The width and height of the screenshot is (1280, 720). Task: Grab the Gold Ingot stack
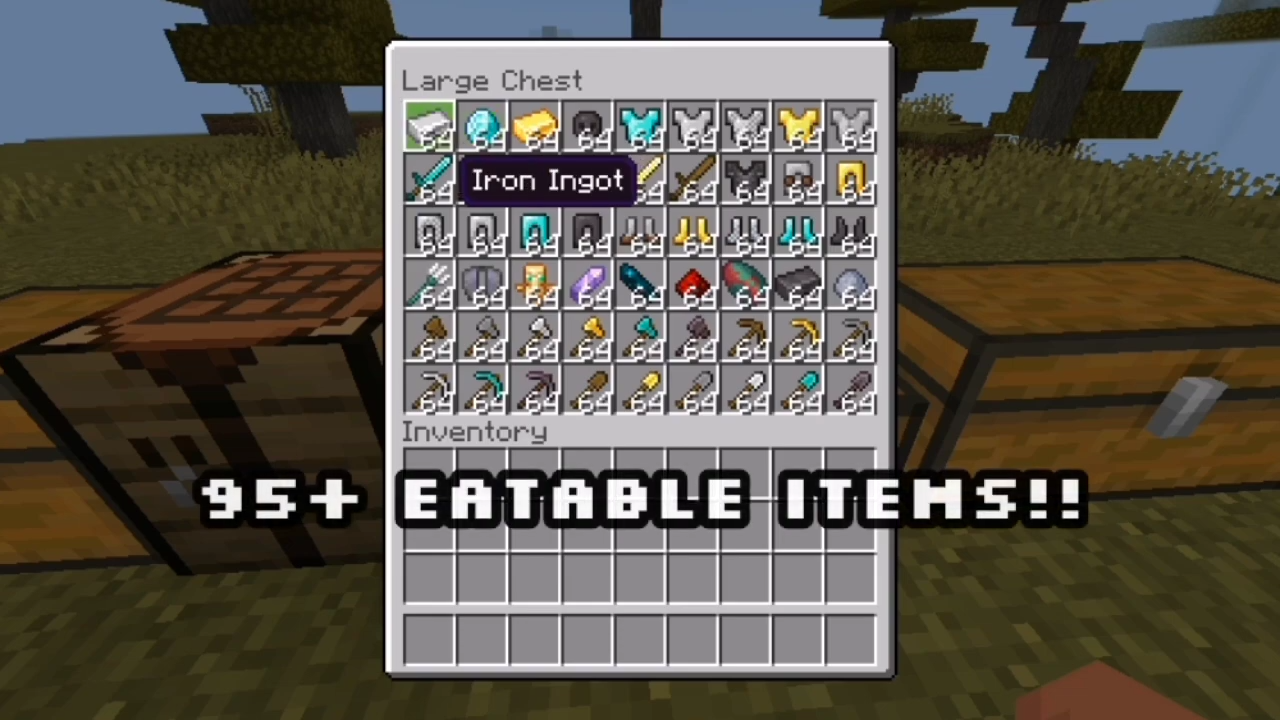[535, 128]
